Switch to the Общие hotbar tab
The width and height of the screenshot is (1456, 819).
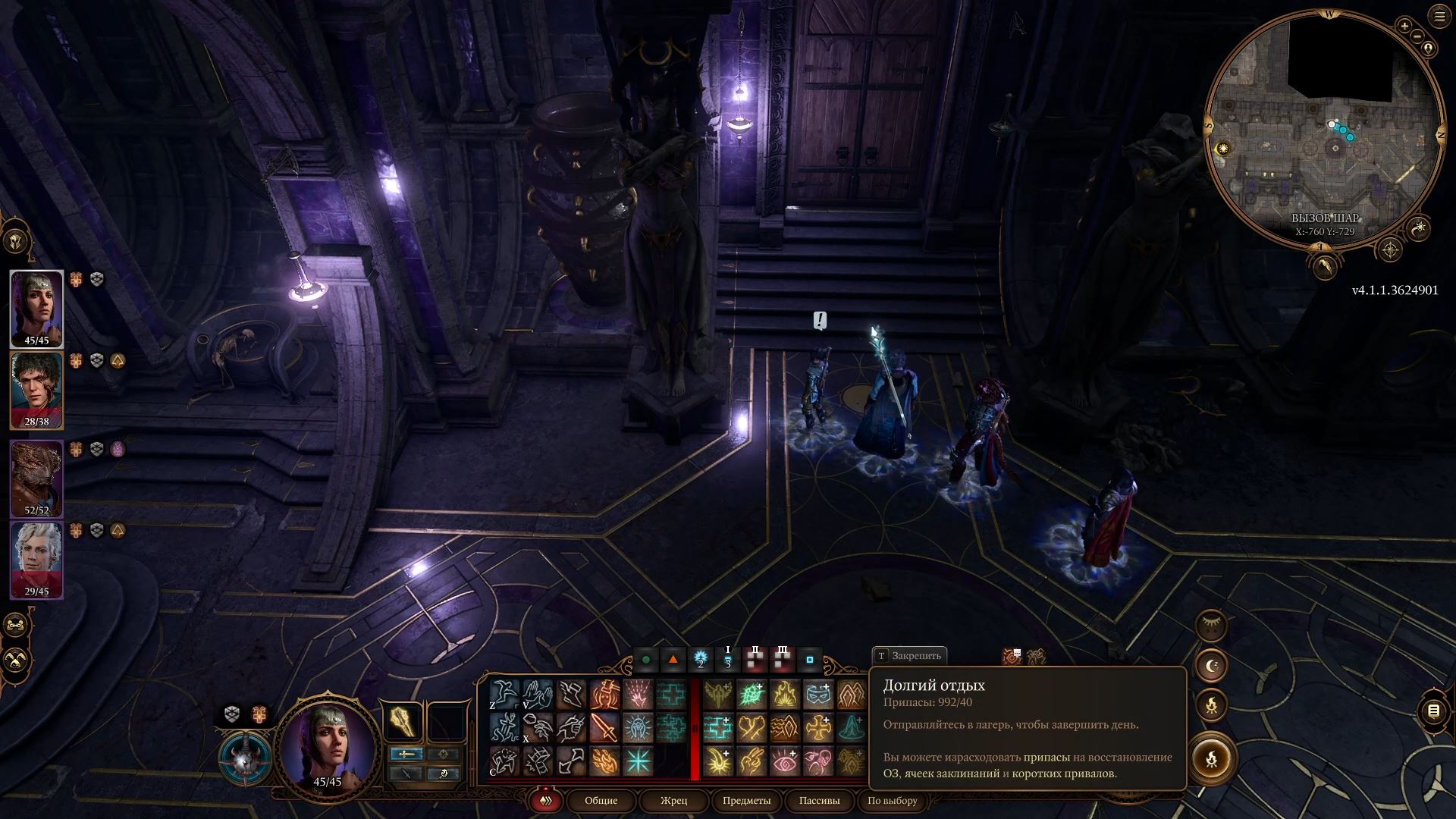coord(601,800)
